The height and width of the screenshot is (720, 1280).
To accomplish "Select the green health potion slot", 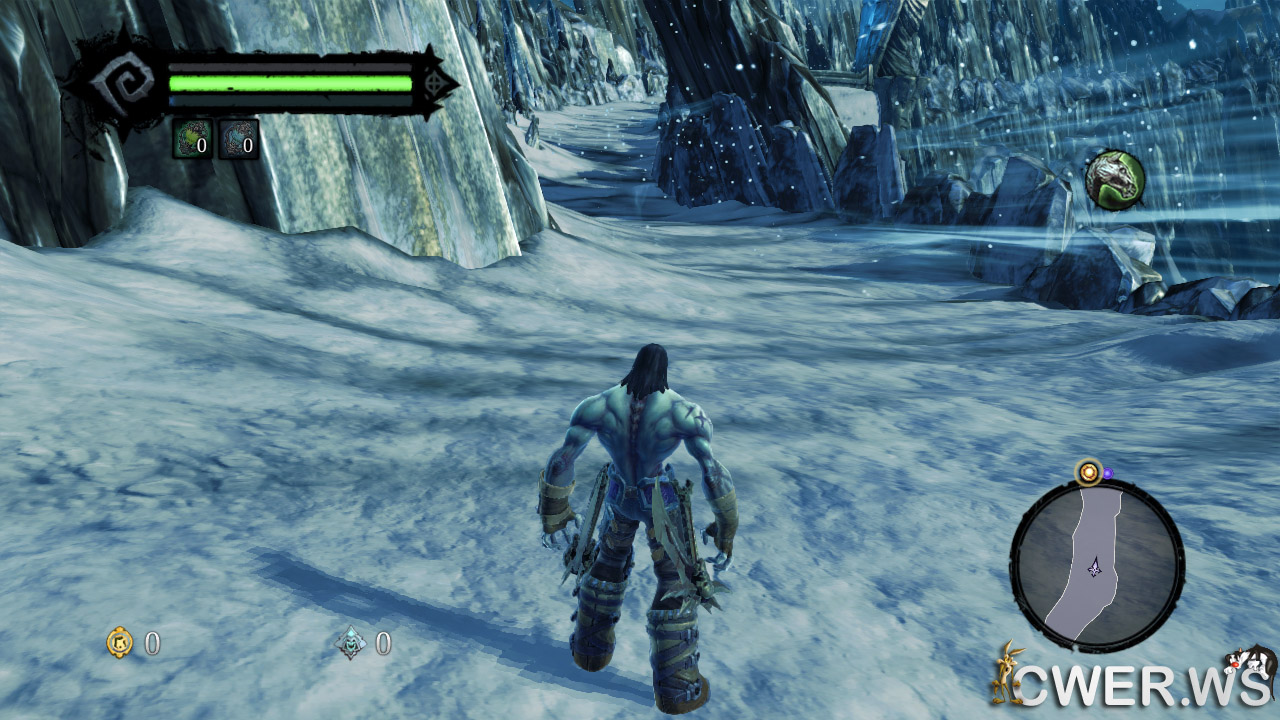I will click(x=191, y=139).
